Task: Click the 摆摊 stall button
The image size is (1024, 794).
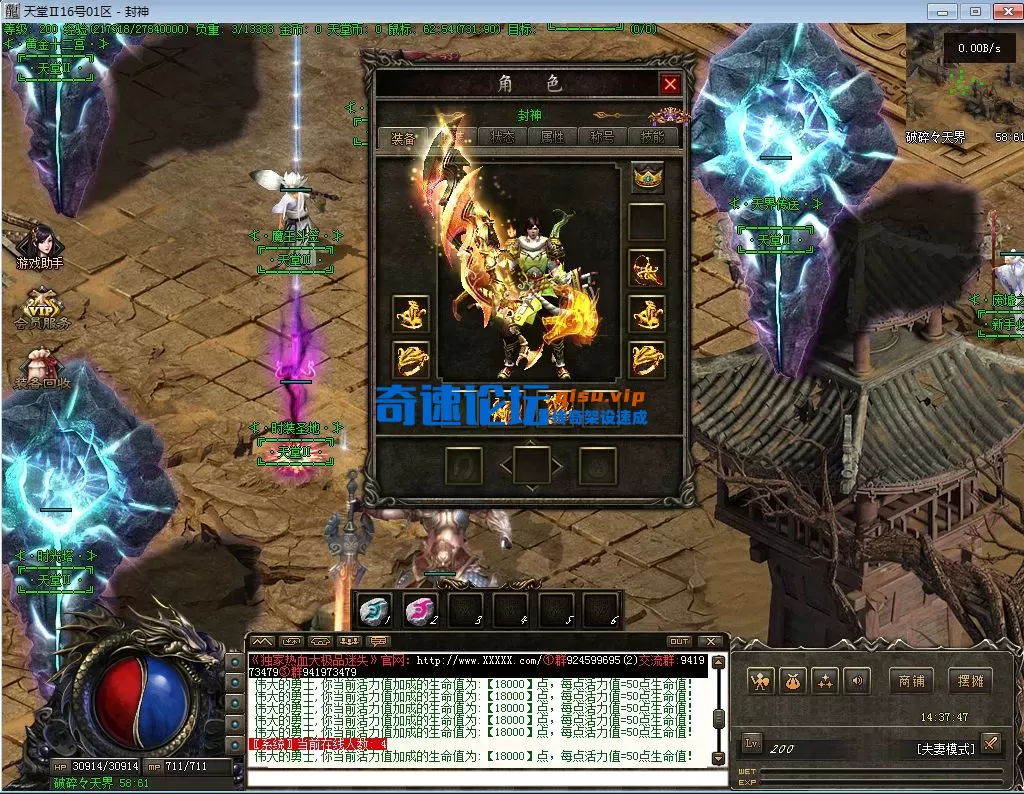Action: tap(969, 682)
